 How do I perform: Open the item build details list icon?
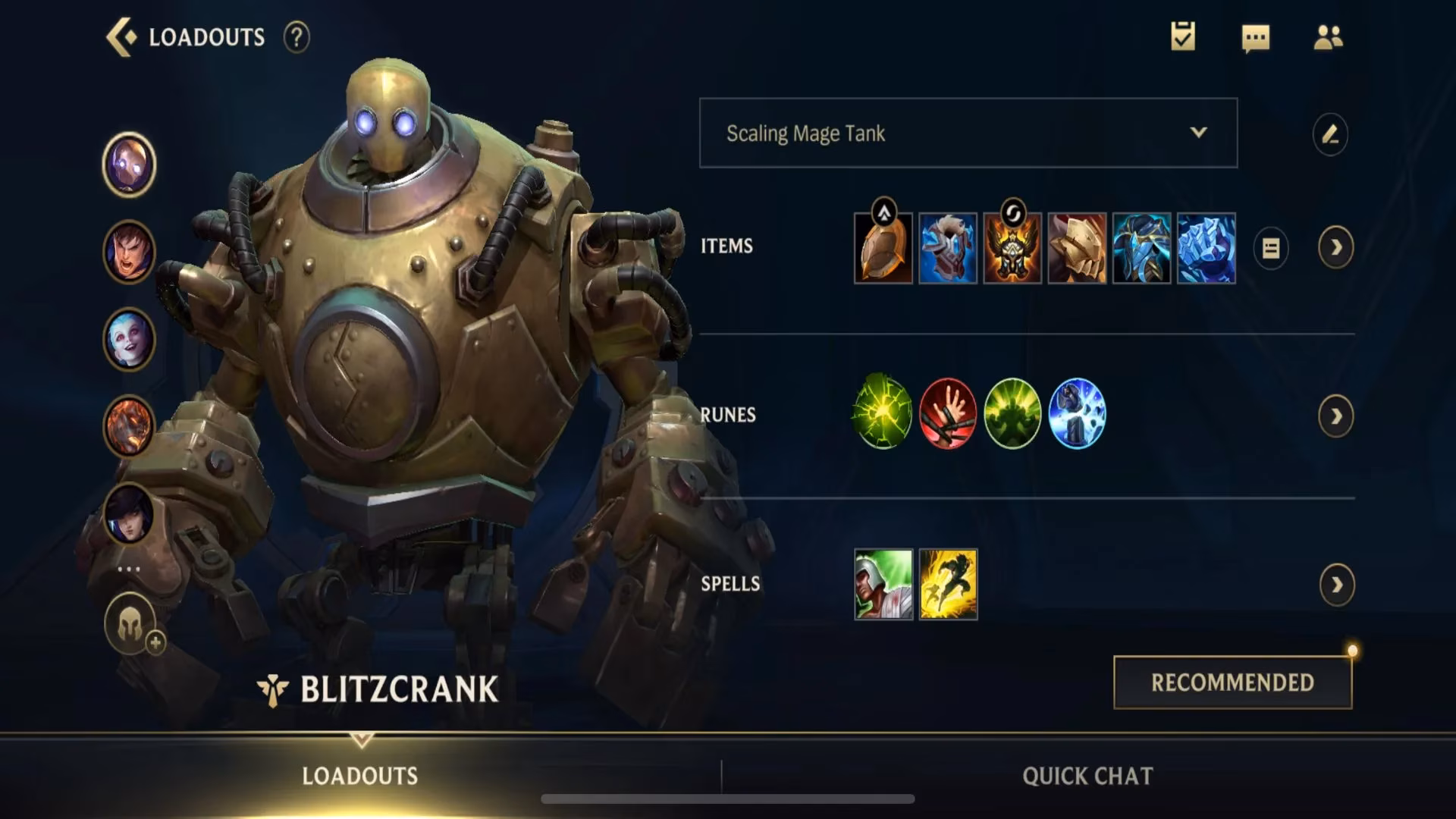tap(1271, 248)
